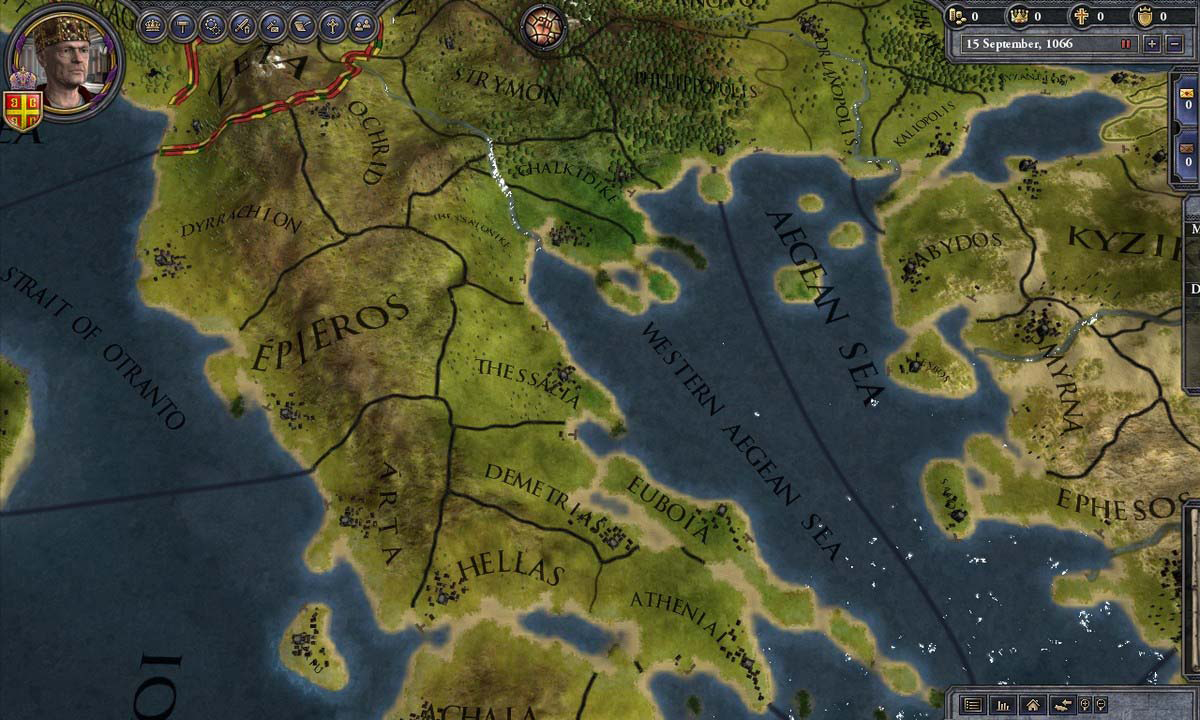
Task: Open the dagger intrigue tab
Action: coord(272,26)
